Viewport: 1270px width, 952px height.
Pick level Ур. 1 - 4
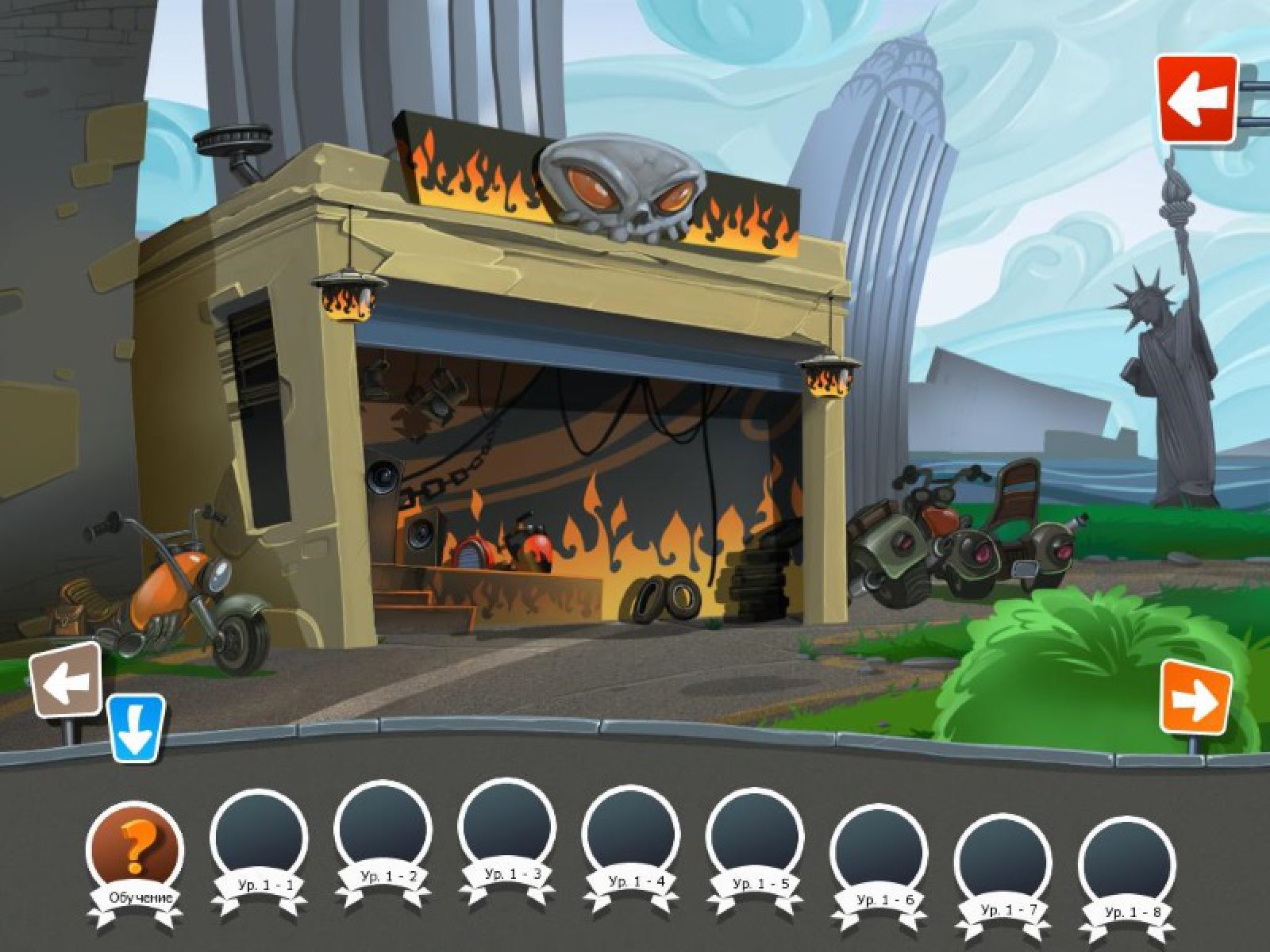[x=631, y=833]
